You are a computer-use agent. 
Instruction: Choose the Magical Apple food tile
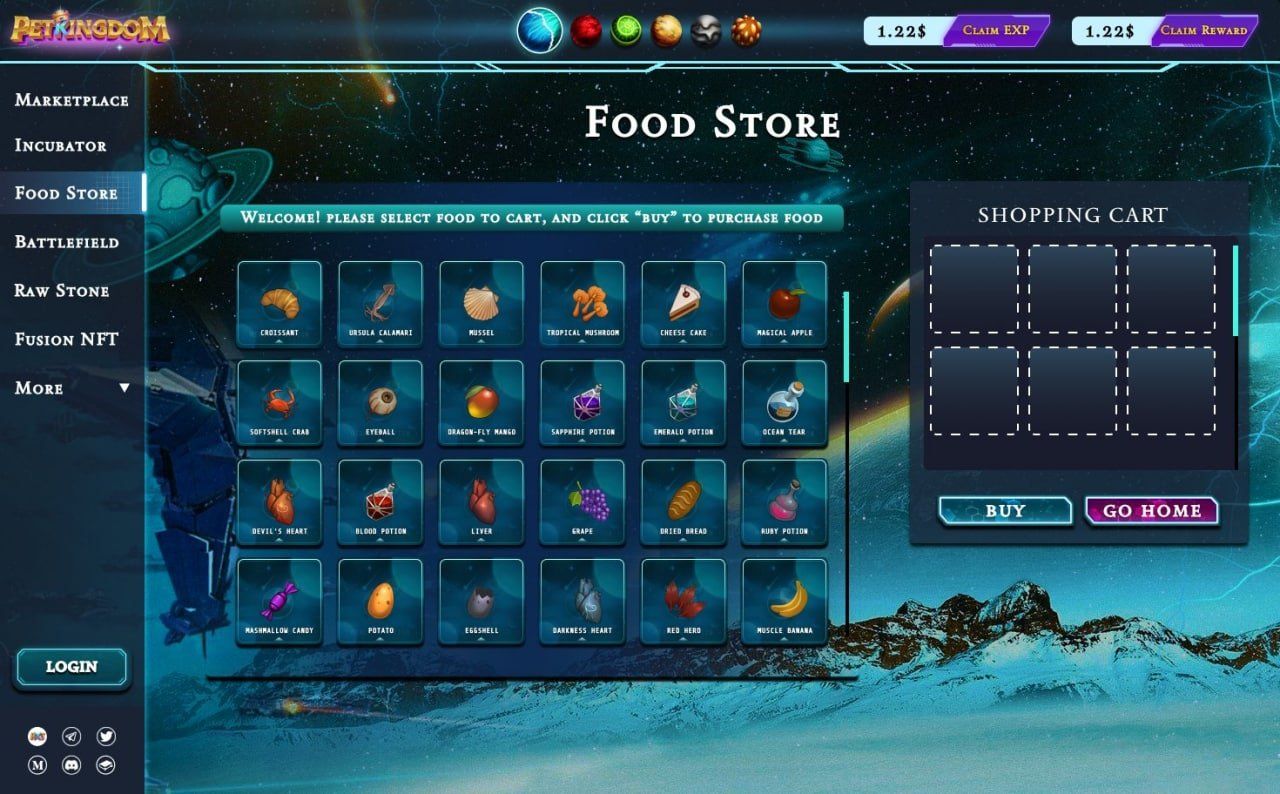click(785, 304)
